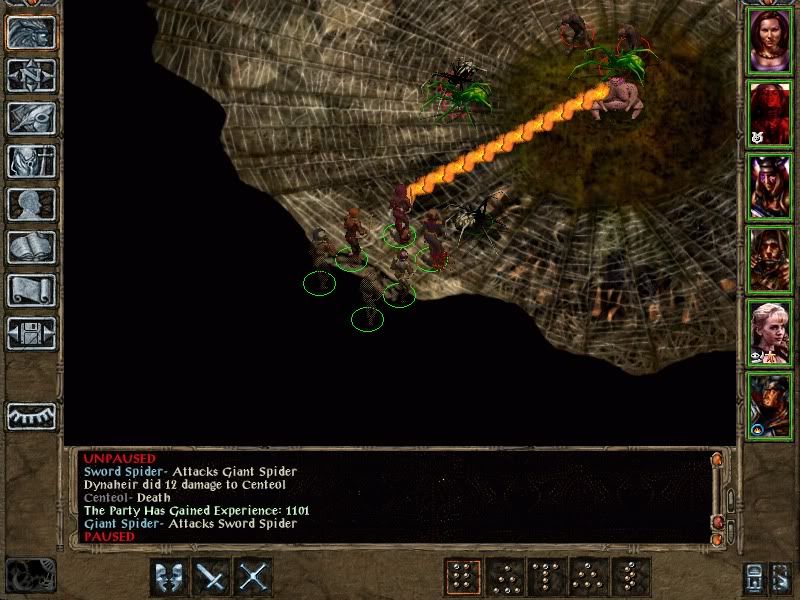Show the character record sheet
The width and height of the screenshot is (800, 600).
tap(31, 204)
